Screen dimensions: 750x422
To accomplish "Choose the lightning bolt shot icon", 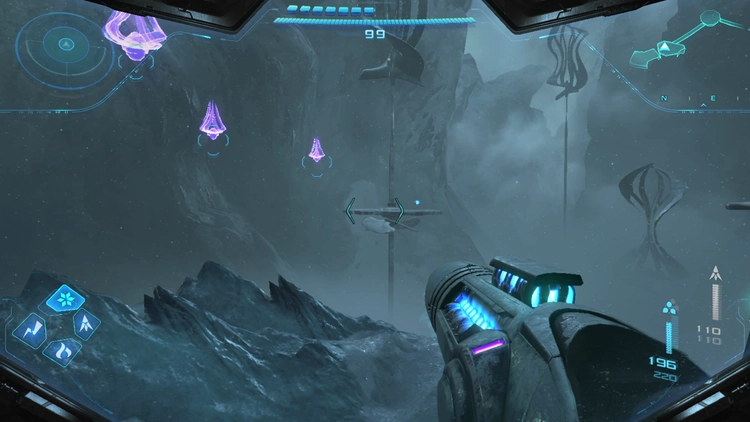I will [31, 329].
